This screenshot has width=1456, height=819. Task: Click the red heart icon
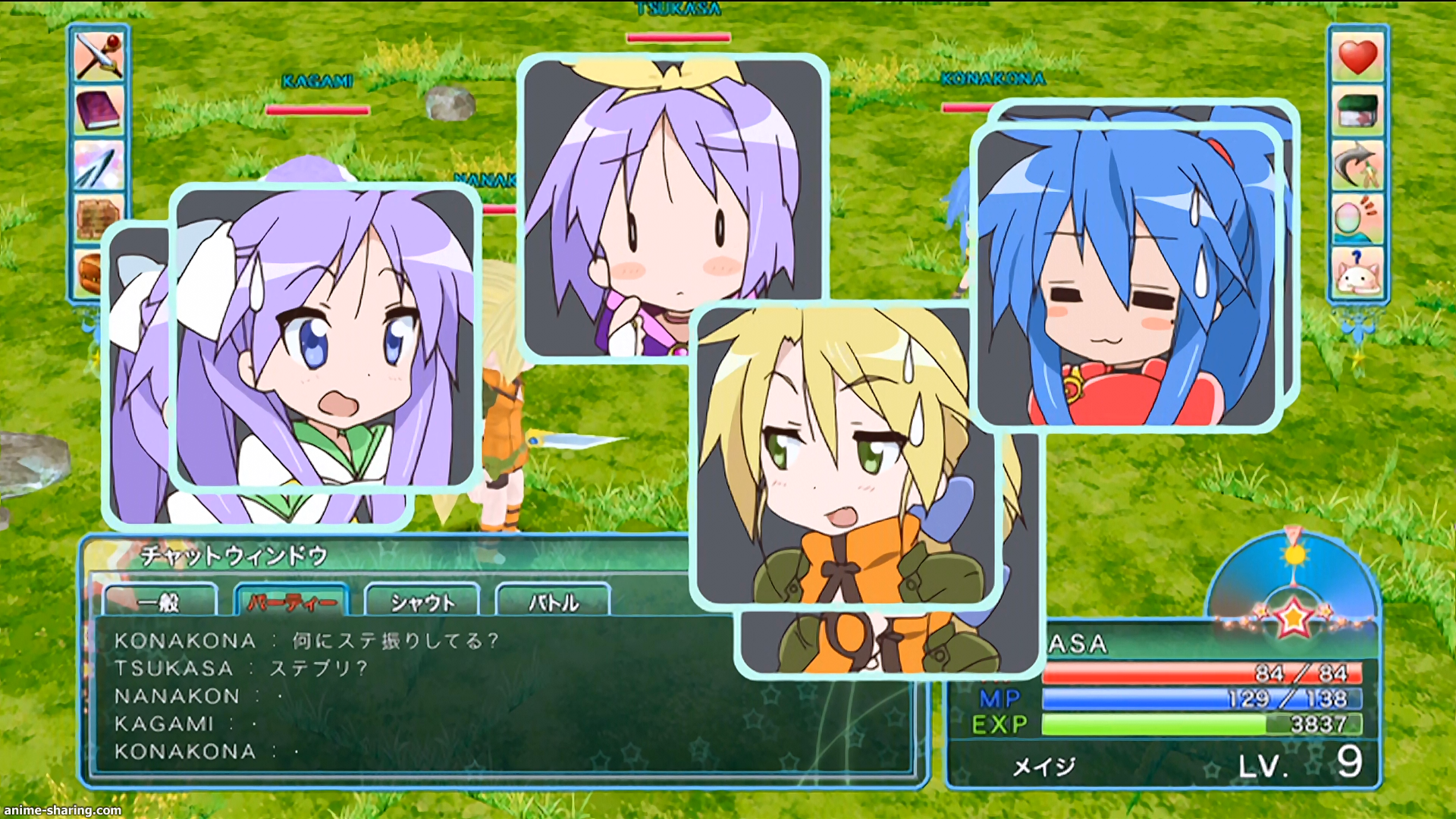pyautogui.click(x=1357, y=57)
